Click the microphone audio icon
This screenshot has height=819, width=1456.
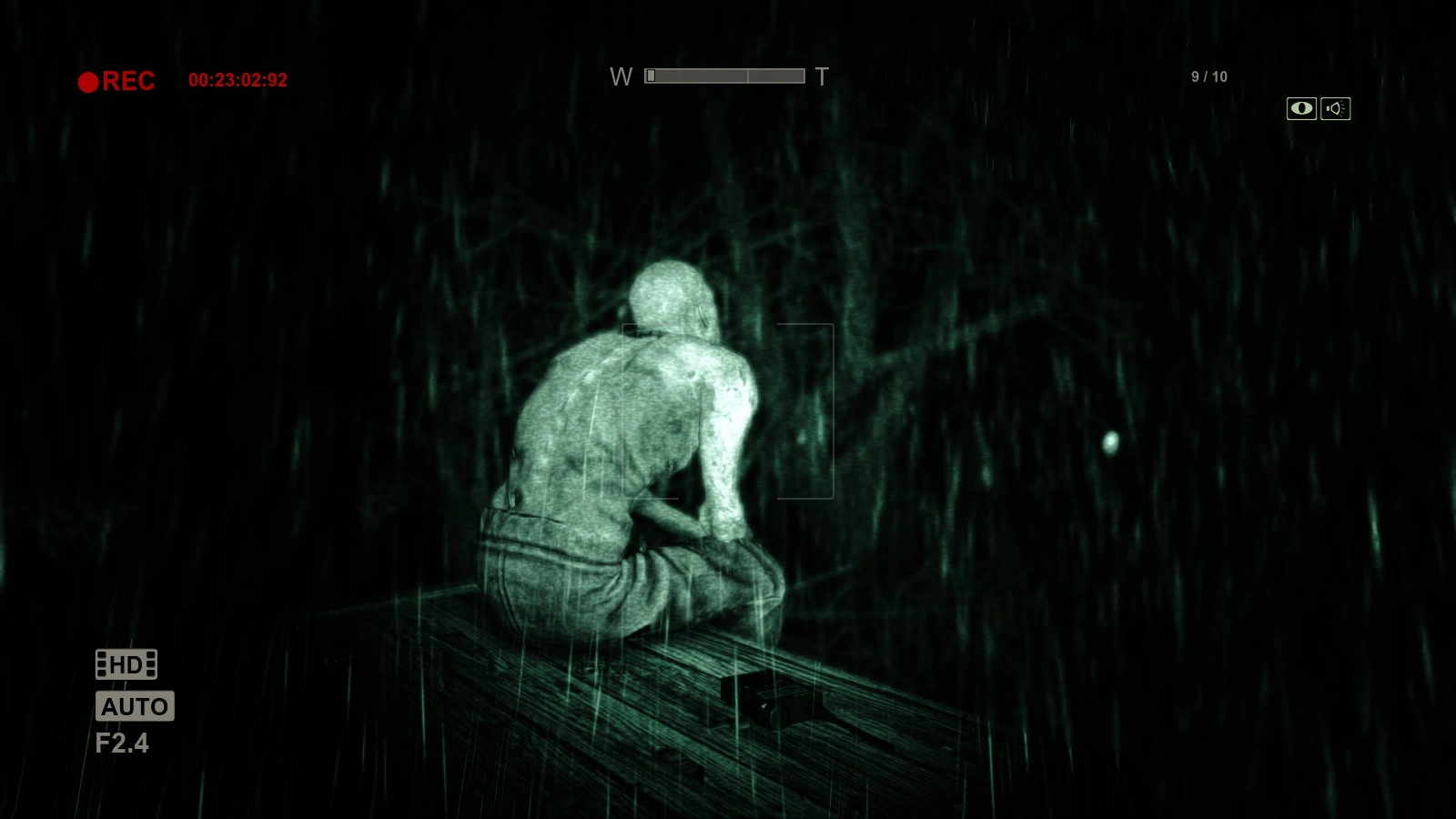click(1334, 108)
